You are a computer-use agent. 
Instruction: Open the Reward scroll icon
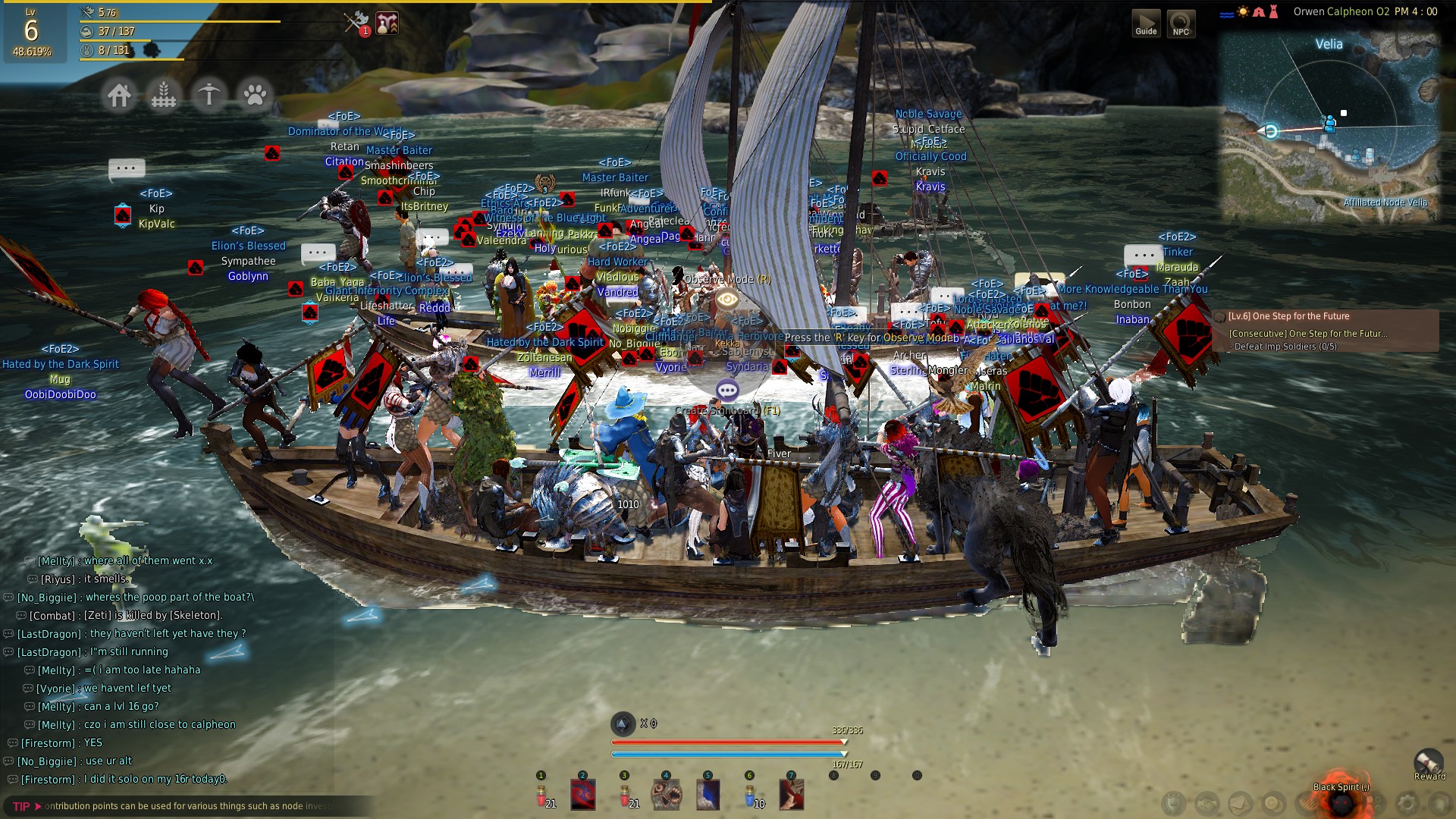(x=1429, y=762)
